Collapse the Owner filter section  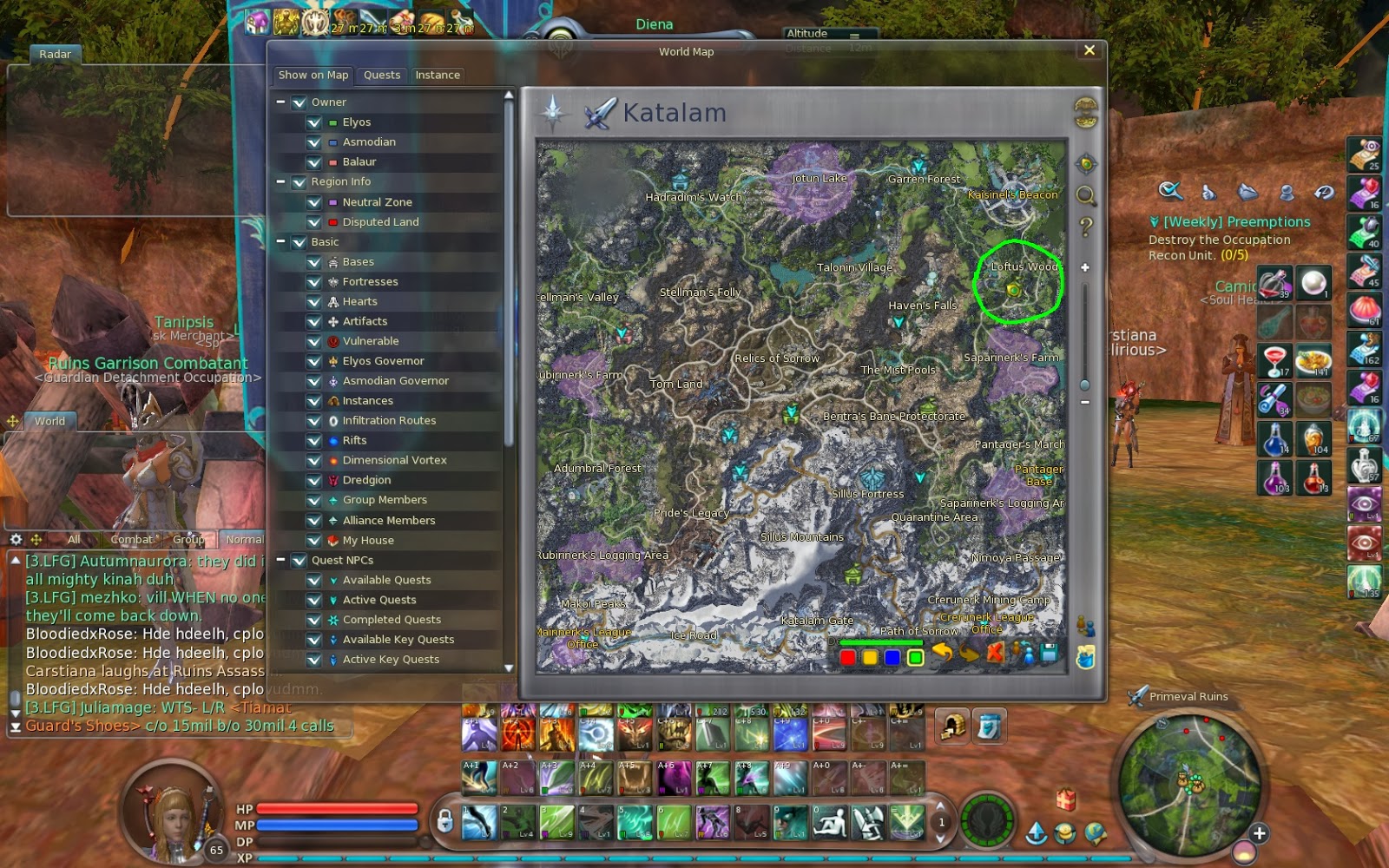tap(280, 102)
